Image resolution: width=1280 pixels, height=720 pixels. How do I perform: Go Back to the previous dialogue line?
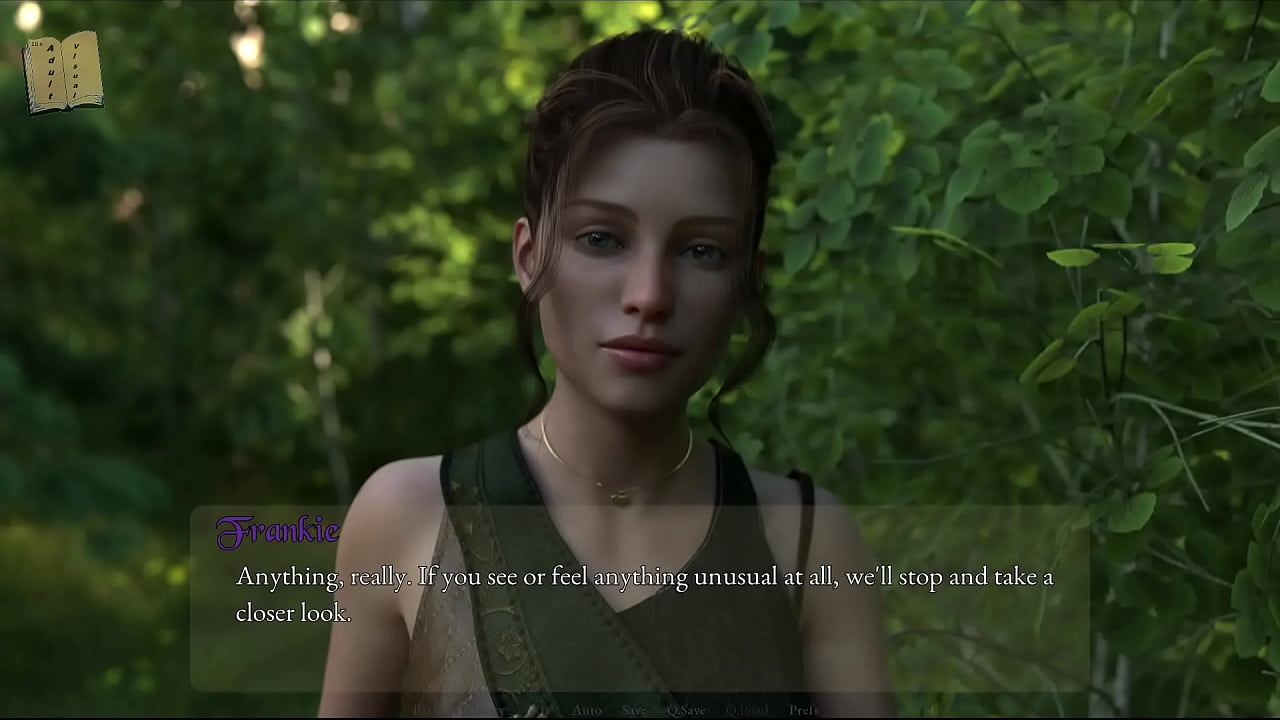(423, 710)
